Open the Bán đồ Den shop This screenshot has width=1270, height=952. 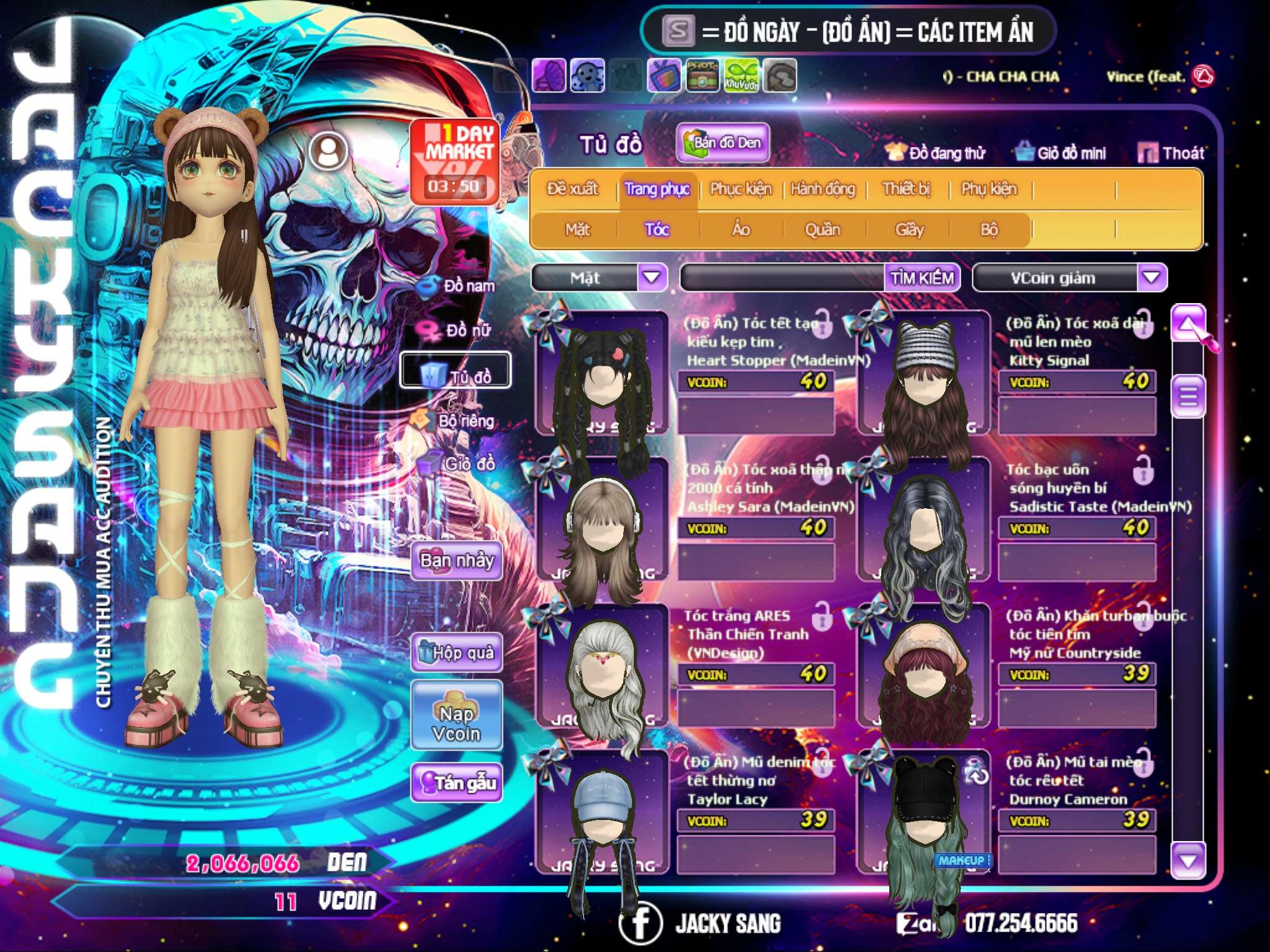[x=722, y=143]
